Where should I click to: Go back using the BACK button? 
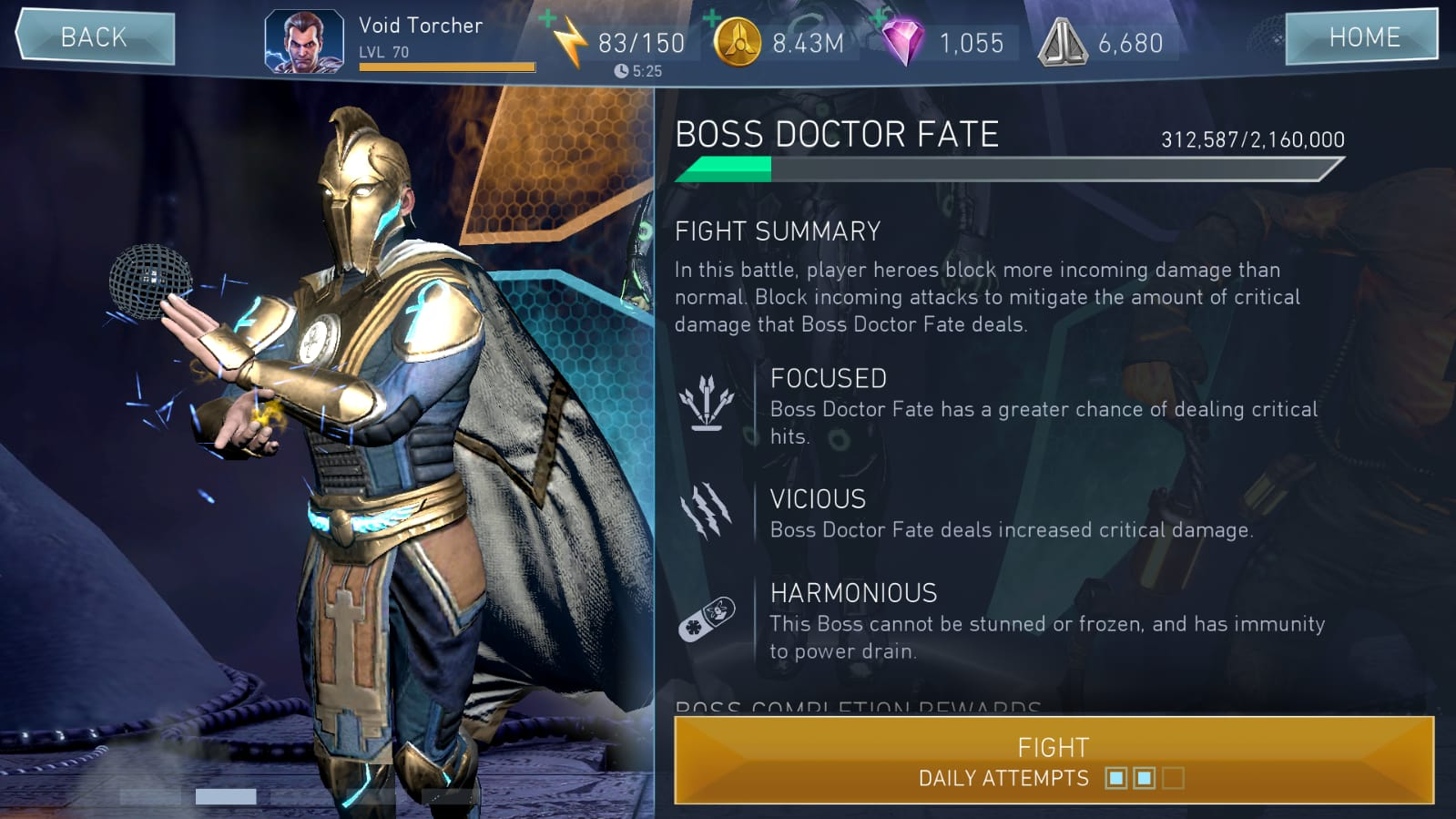[95, 37]
